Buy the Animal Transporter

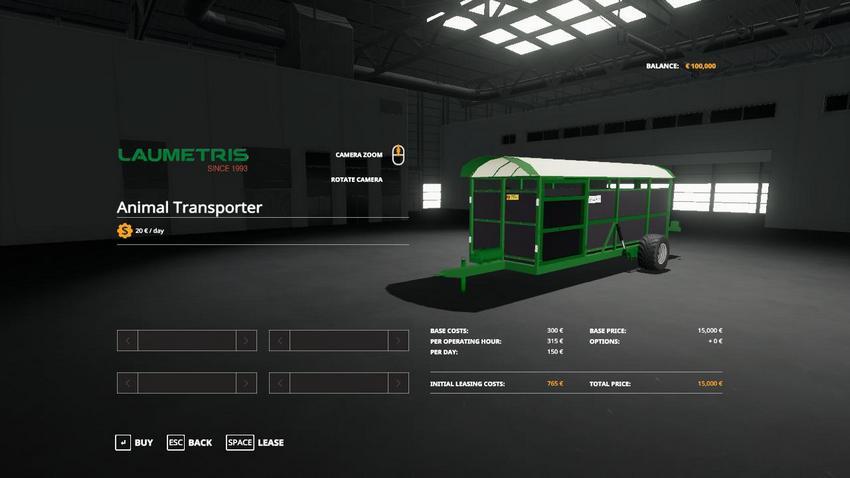click(x=134, y=442)
